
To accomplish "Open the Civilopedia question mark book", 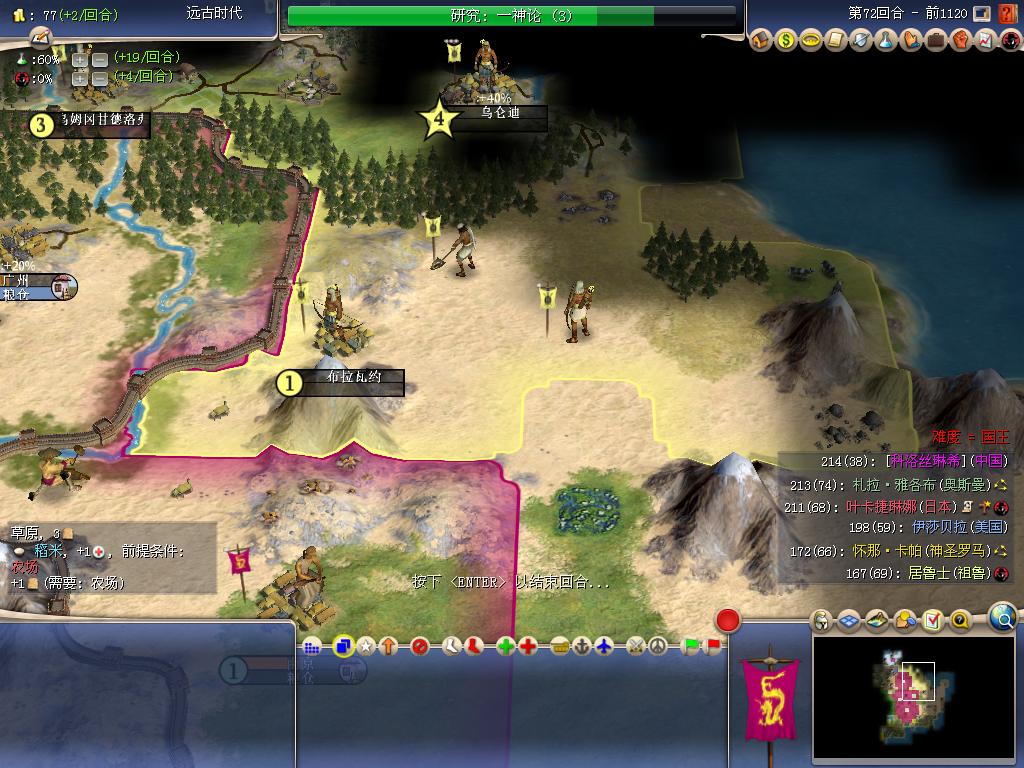I will tap(1008, 14).
